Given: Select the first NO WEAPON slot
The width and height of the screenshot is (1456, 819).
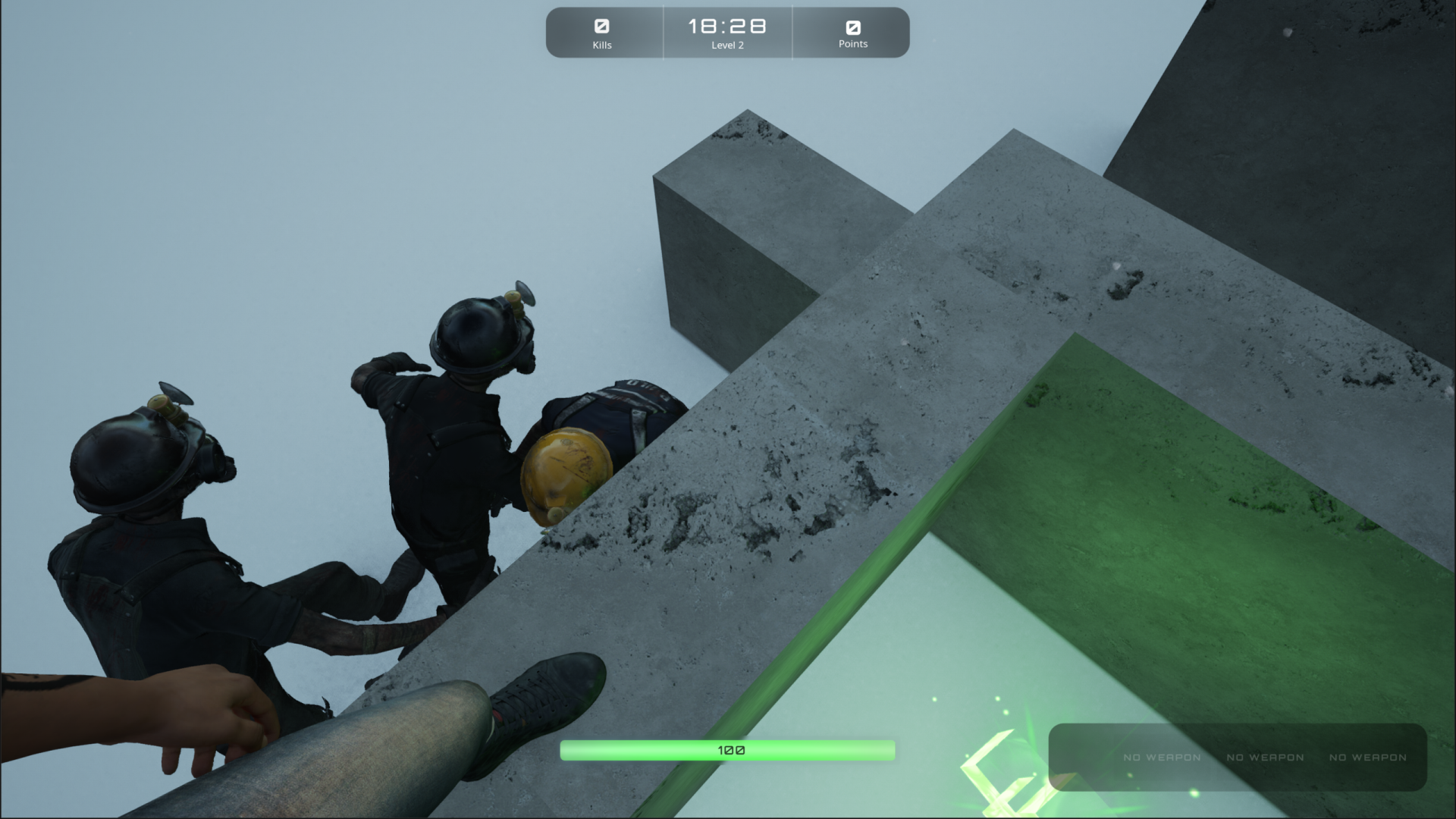Looking at the screenshot, I should [x=1161, y=757].
